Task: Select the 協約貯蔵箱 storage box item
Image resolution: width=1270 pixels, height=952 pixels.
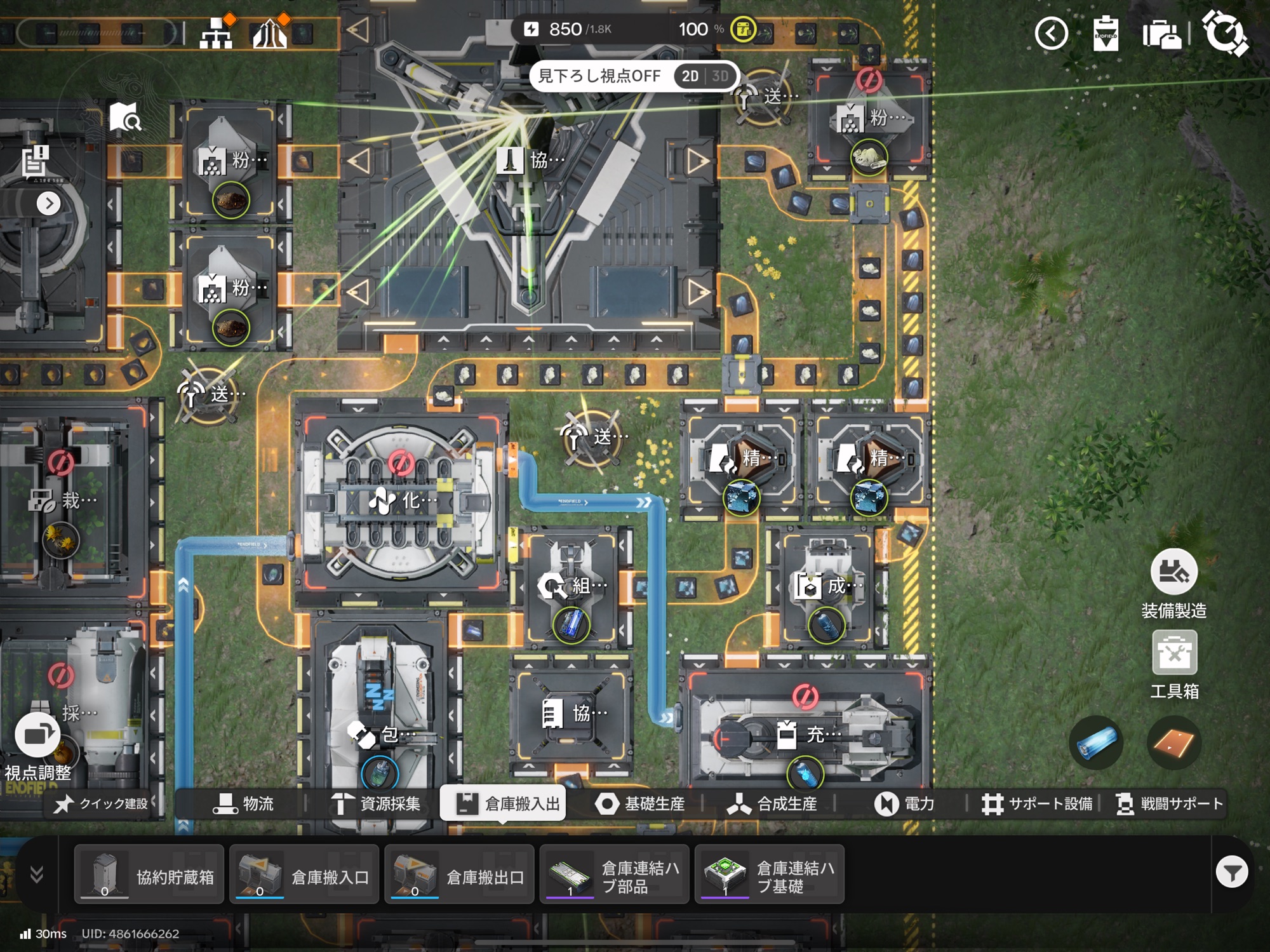Action: (x=149, y=875)
